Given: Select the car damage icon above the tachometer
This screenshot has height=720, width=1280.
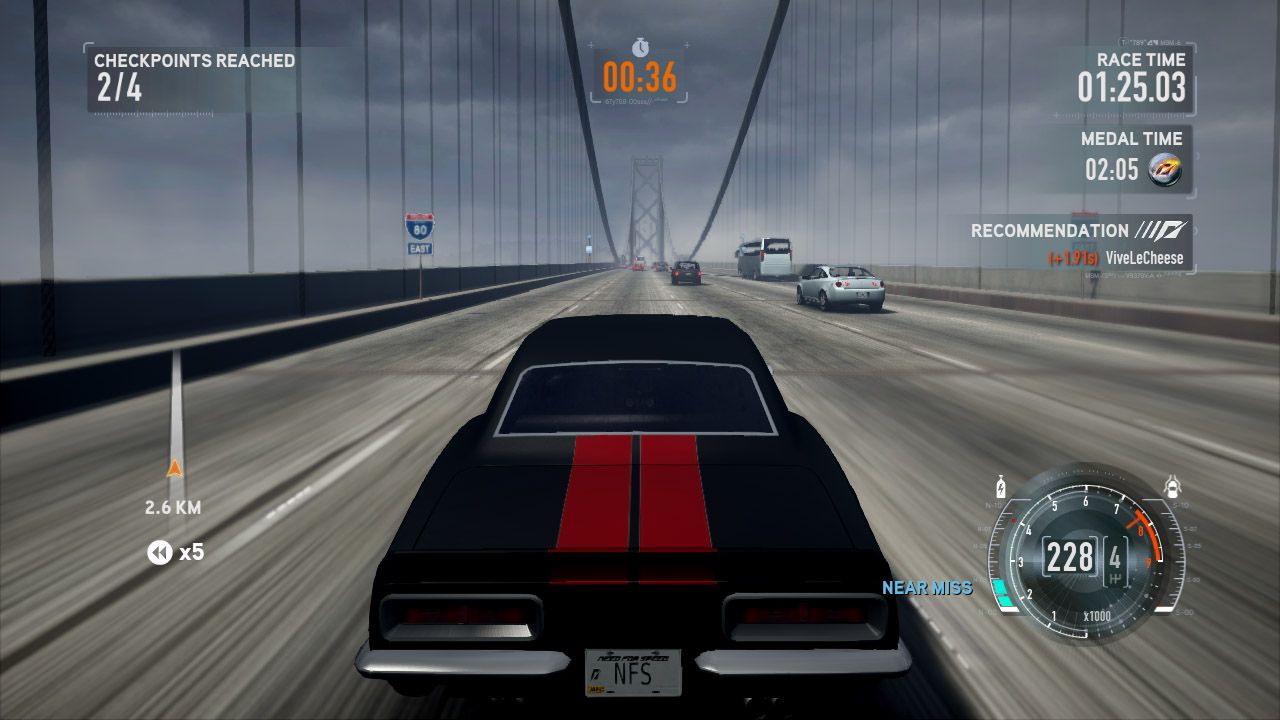Looking at the screenshot, I should 1171,487.
